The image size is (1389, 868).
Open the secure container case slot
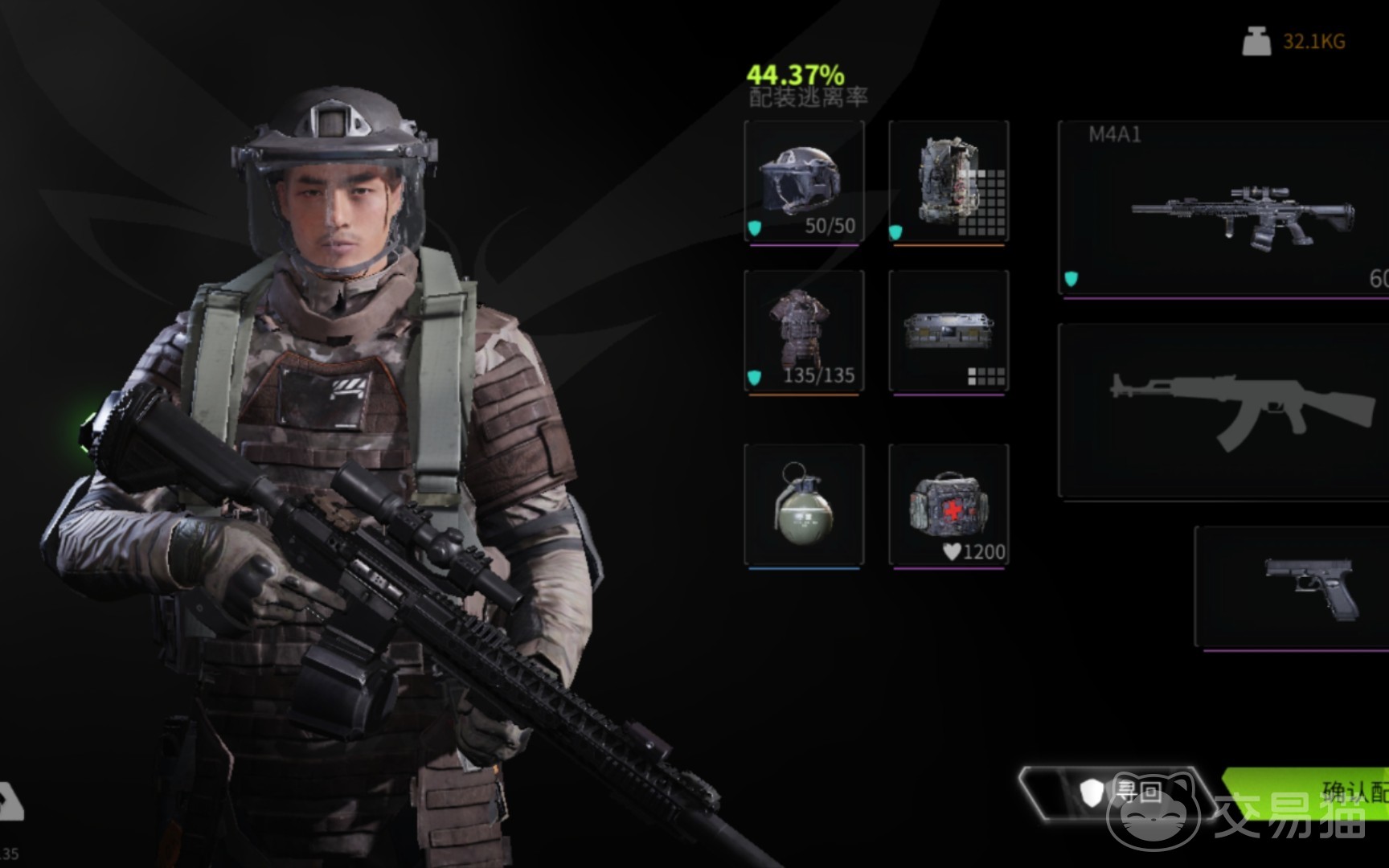pyautogui.click(x=949, y=331)
